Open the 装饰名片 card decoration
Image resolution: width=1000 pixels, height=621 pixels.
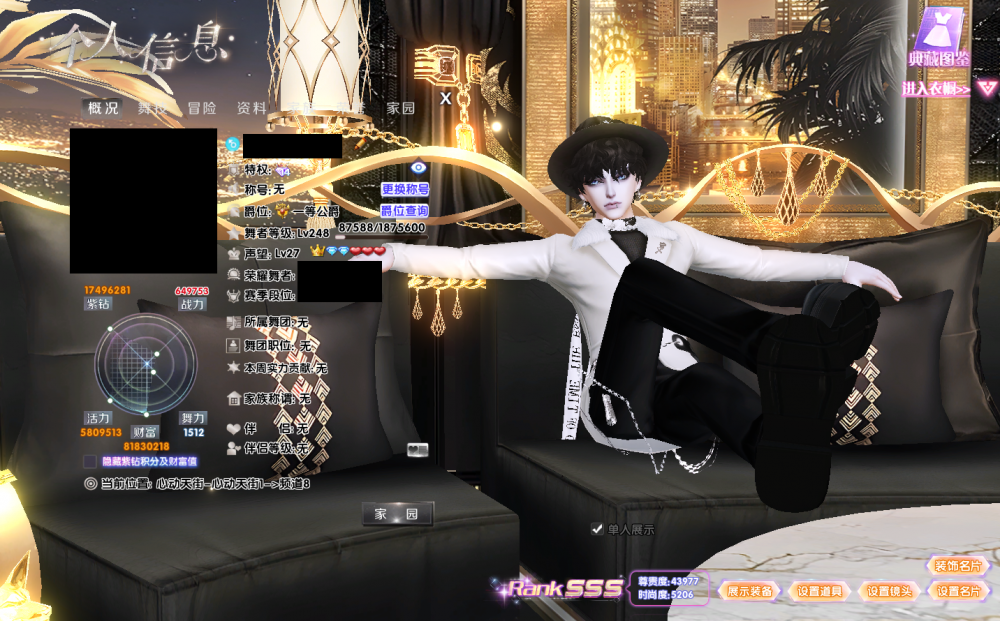[x=958, y=566]
